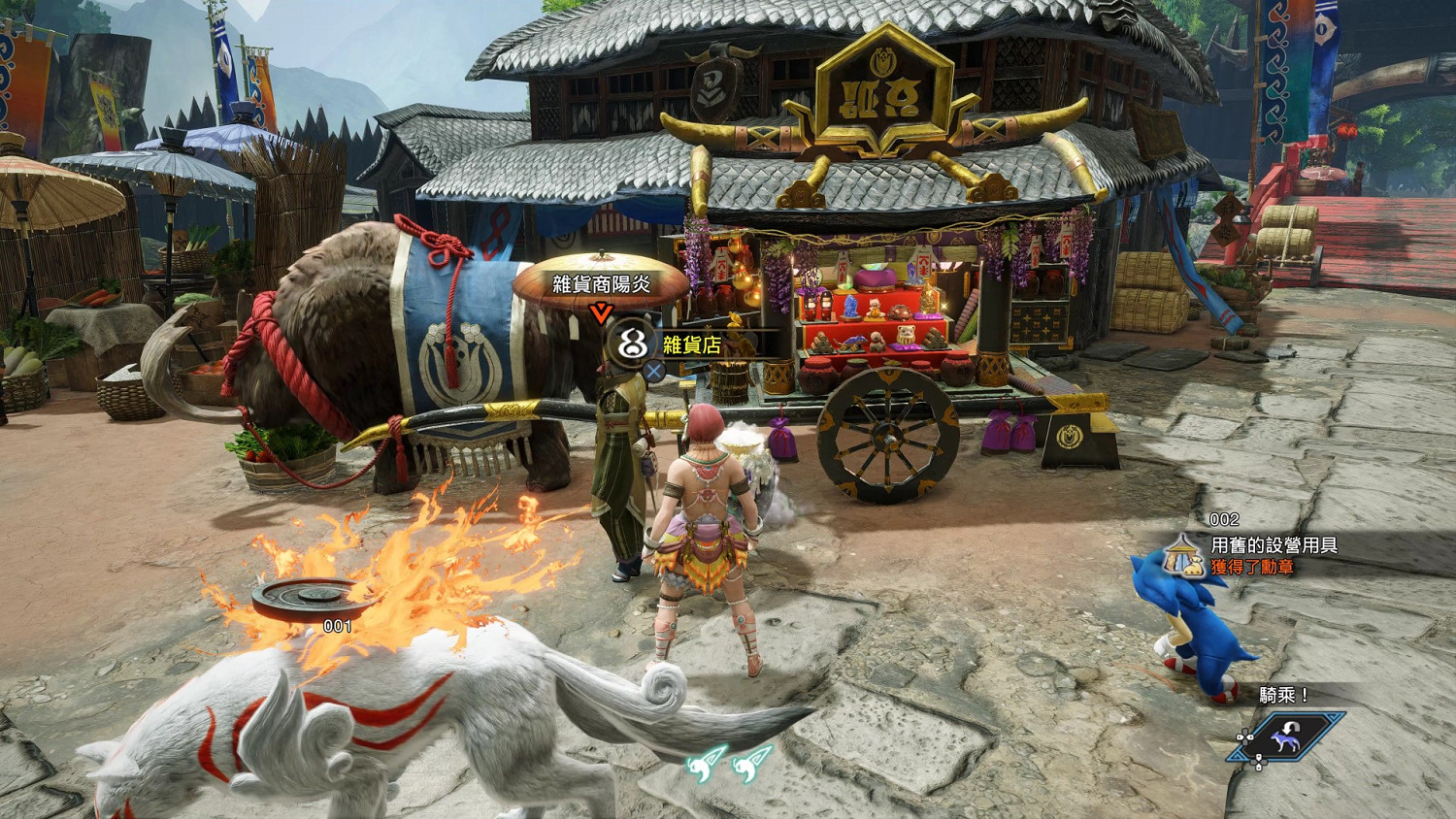Select the 雜貨商陽炎 name tag
1456x819 pixels.
pos(602,283)
